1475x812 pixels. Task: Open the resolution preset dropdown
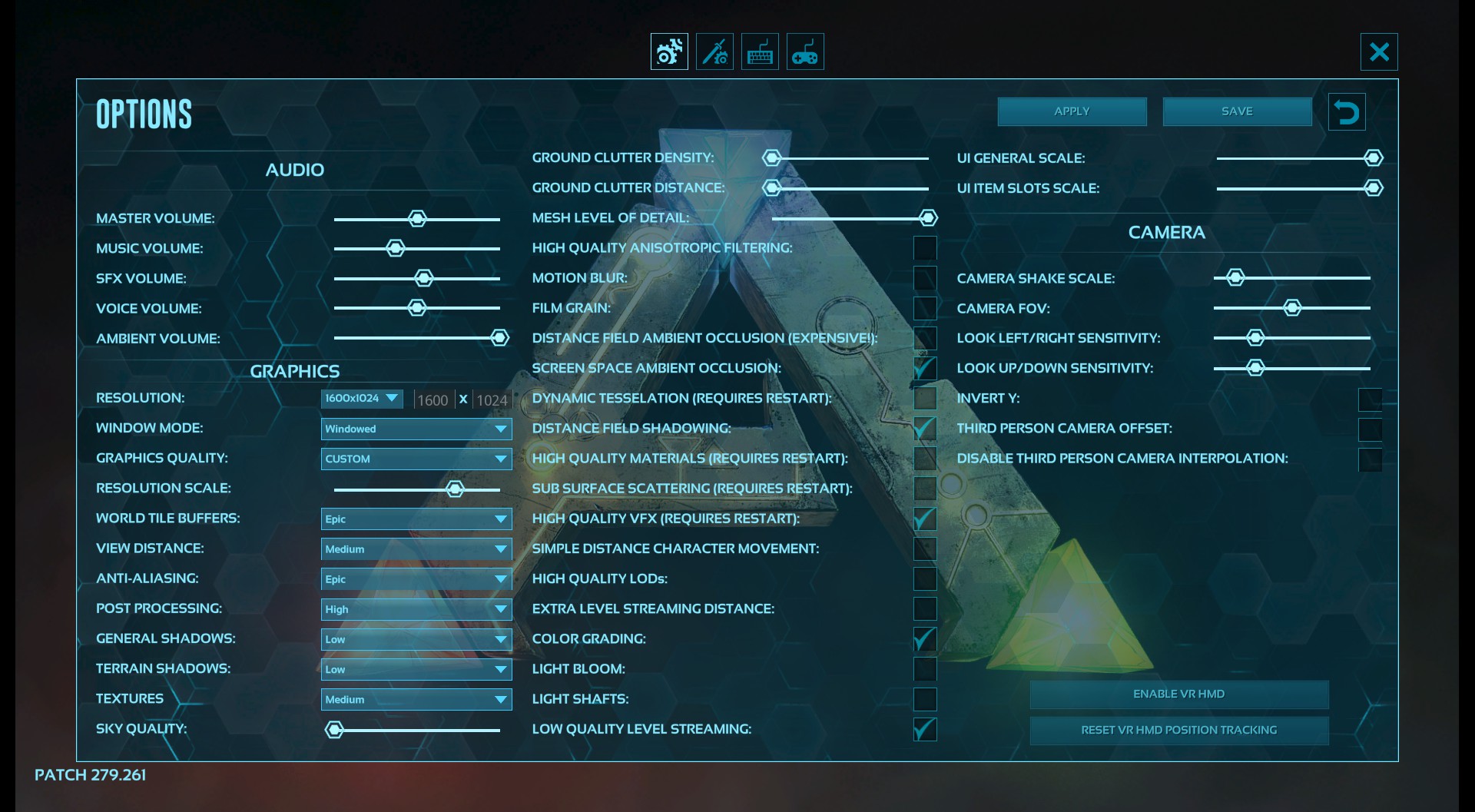tap(362, 398)
